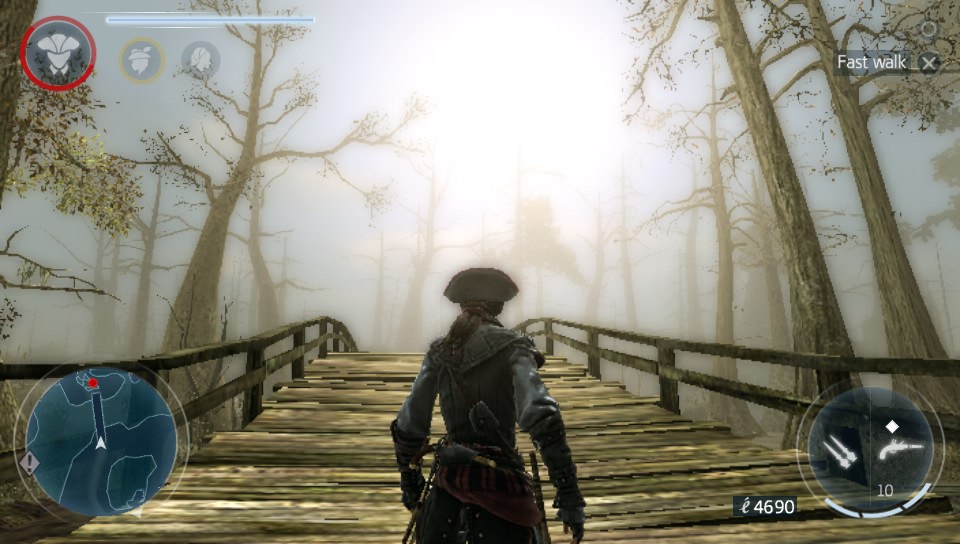Switch to the yellow-ringed headscarf persona
Image resolution: width=960 pixels, height=544 pixels.
[x=142, y=59]
